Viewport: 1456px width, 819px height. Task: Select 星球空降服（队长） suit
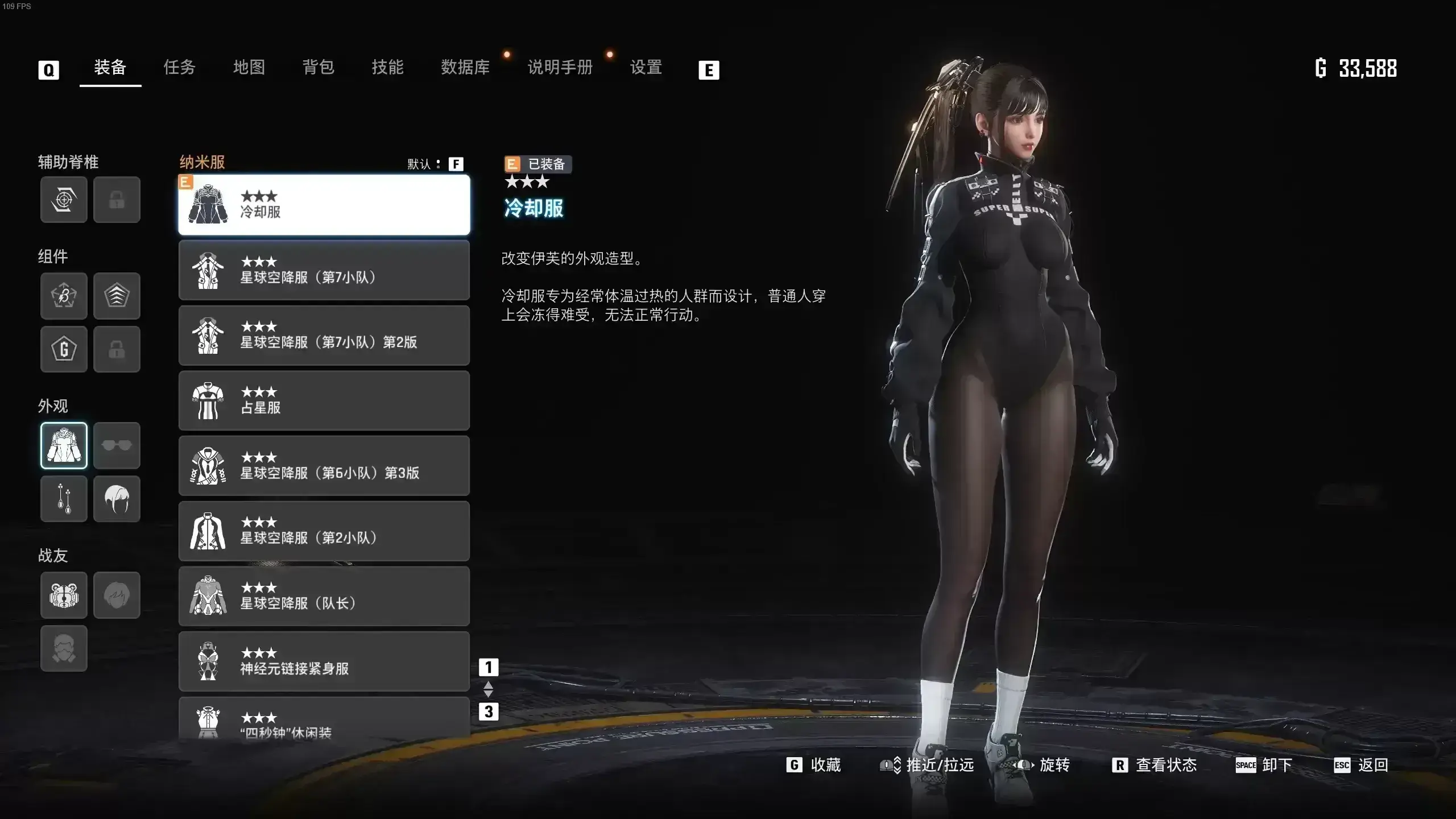324,596
